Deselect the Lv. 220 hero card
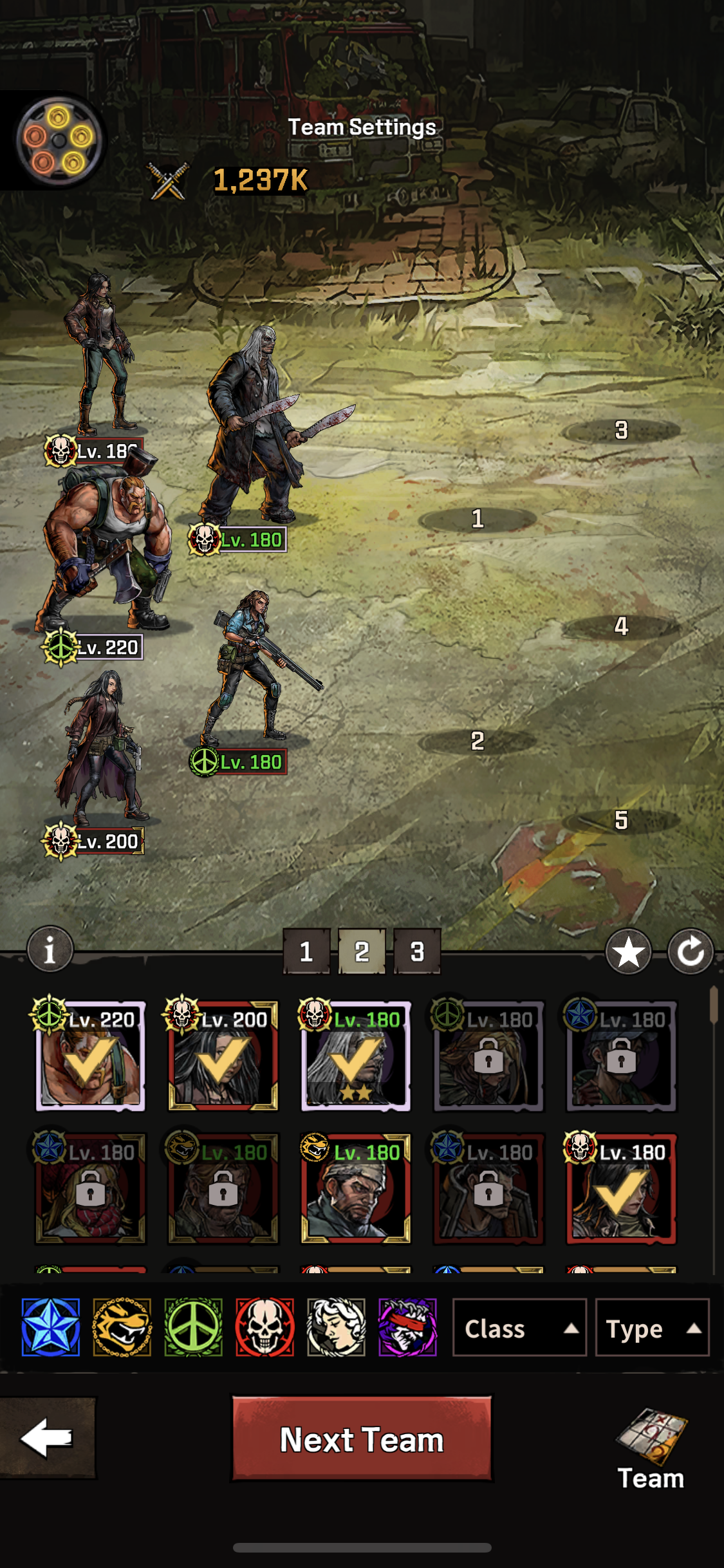The width and height of the screenshot is (724, 1568). click(x=90, y=1057)
